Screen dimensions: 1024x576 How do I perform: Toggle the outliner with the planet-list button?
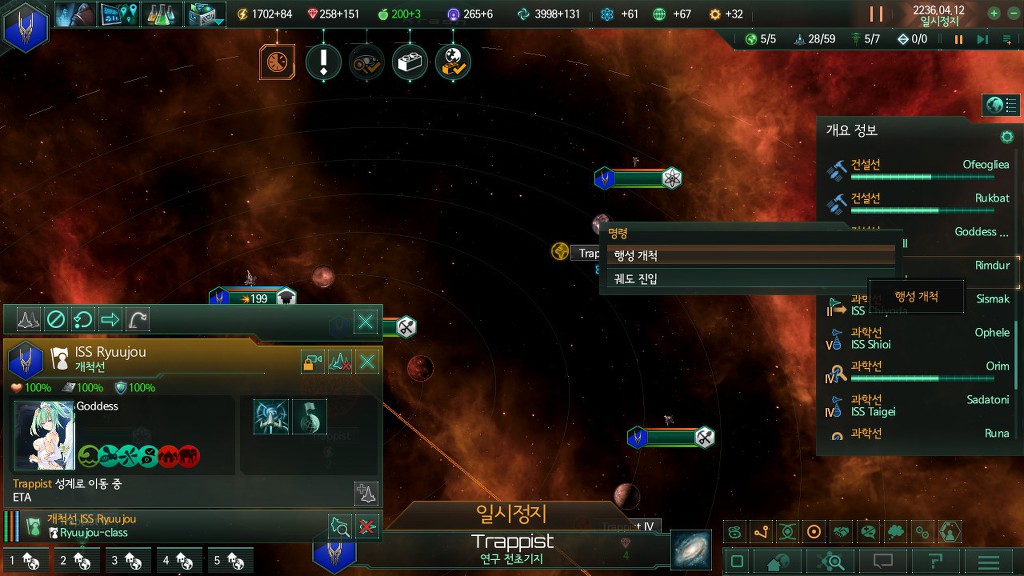coord(1000,105)
